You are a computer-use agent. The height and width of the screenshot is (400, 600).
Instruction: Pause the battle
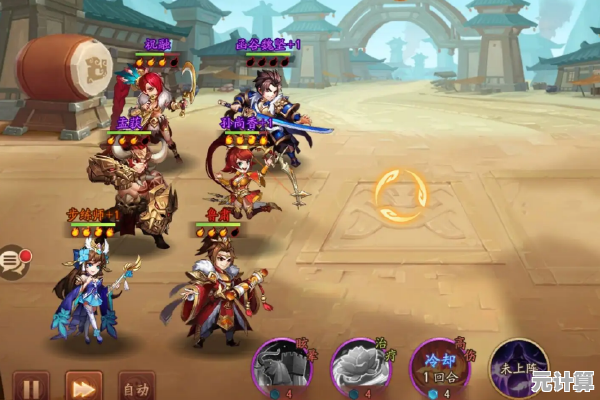[x=31, y=386]
